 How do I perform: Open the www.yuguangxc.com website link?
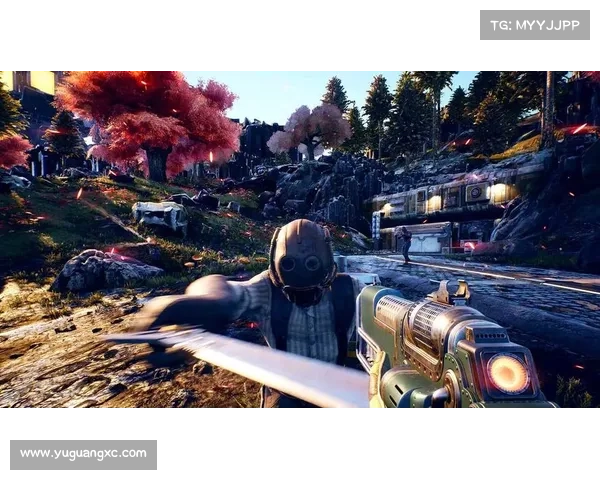[83, 454]
